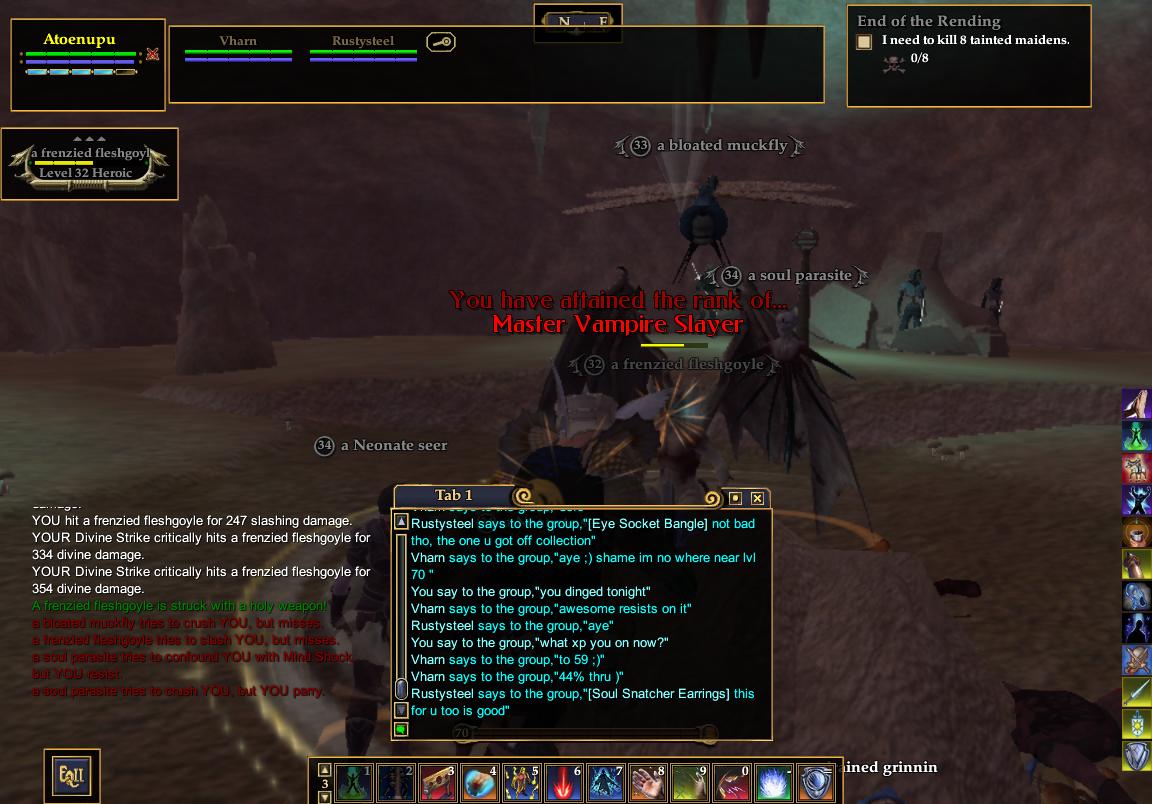Activate the shield ability at hotbar's end
This screenshot has width=1152, height=804.
(815, 783)
